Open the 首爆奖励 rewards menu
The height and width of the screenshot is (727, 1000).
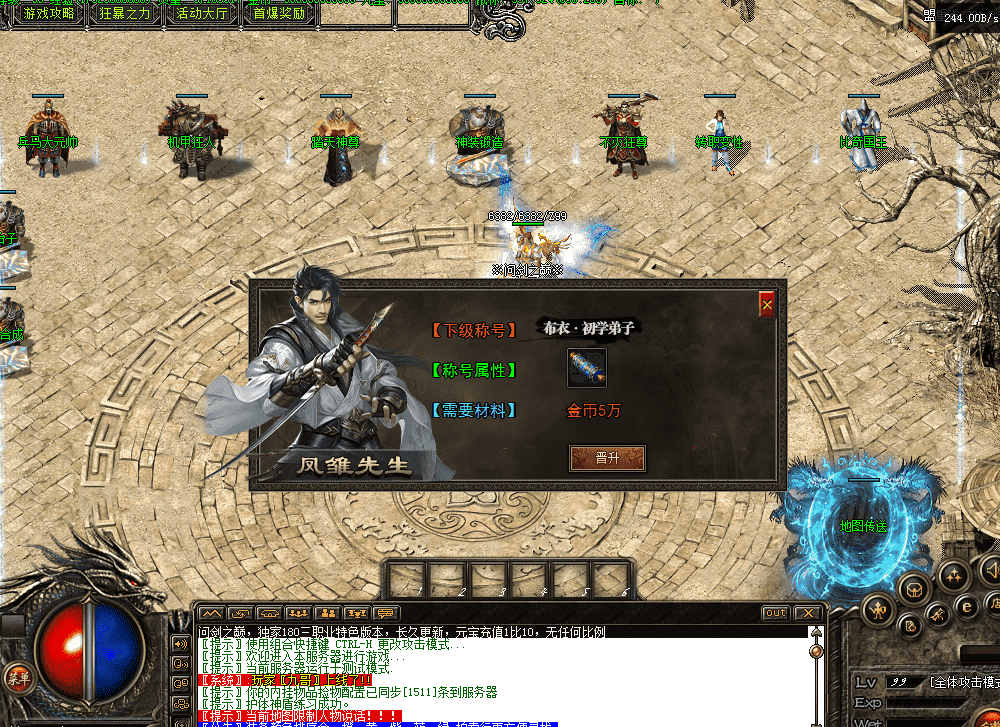tap(279, 13)
